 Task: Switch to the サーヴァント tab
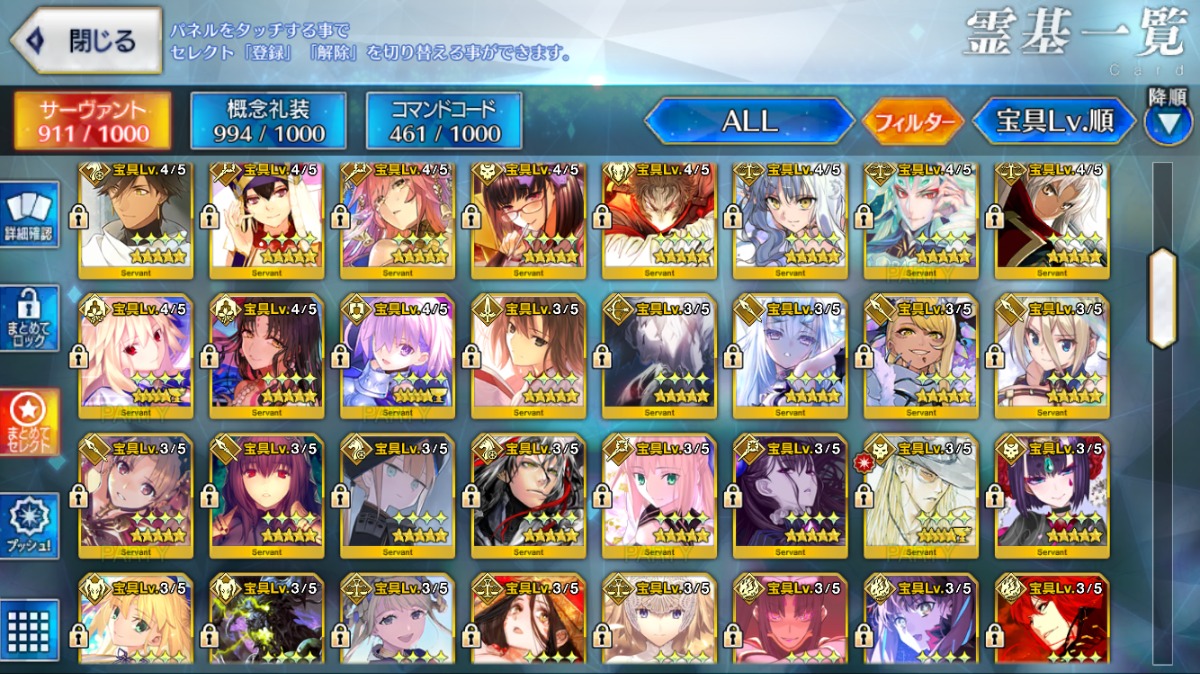pos(92,121)
